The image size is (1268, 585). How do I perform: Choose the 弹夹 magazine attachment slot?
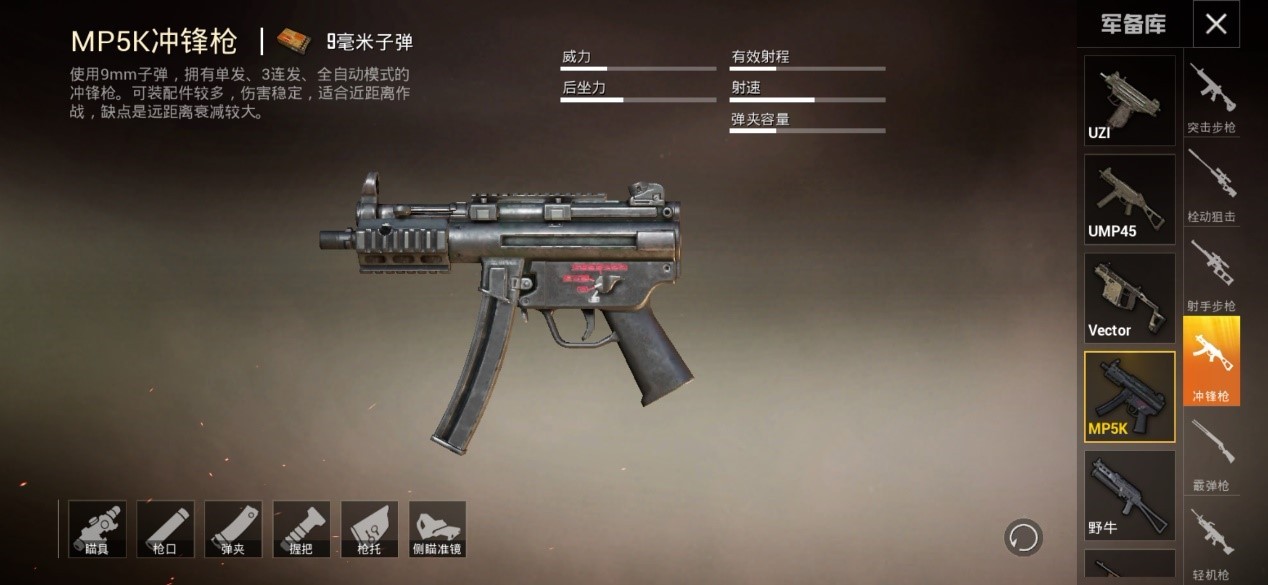click(x=233, y=529)
